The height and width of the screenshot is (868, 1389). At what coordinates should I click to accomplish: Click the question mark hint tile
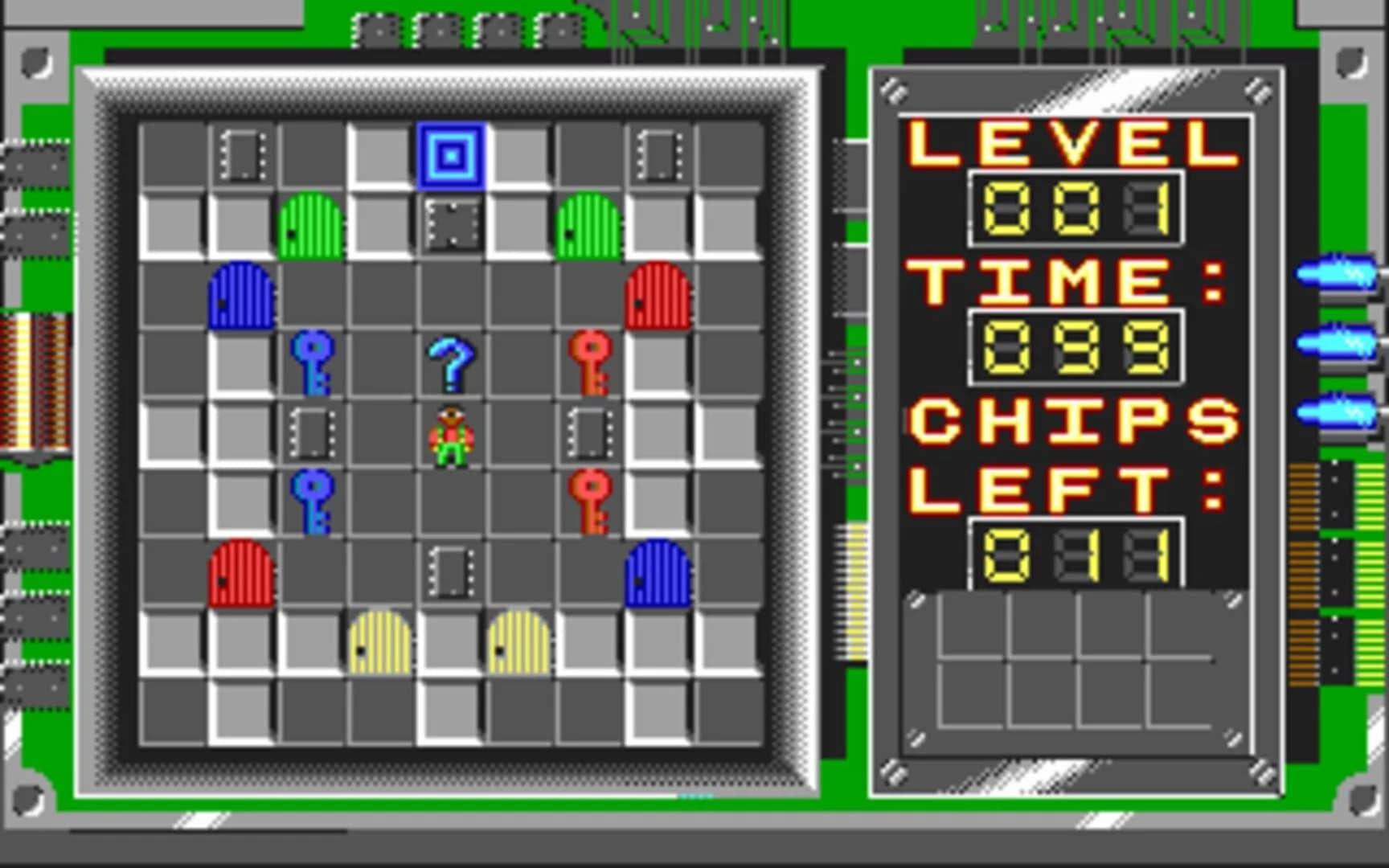[452, 363]
